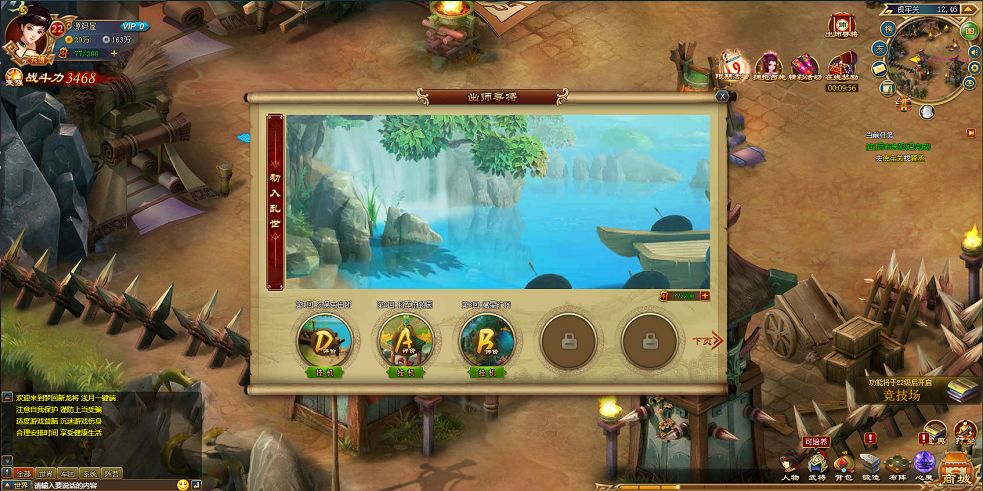Screen dimensions: 983x491
Task: Click the red plus button beside energy counter
Action: click(x=705, y=296)
